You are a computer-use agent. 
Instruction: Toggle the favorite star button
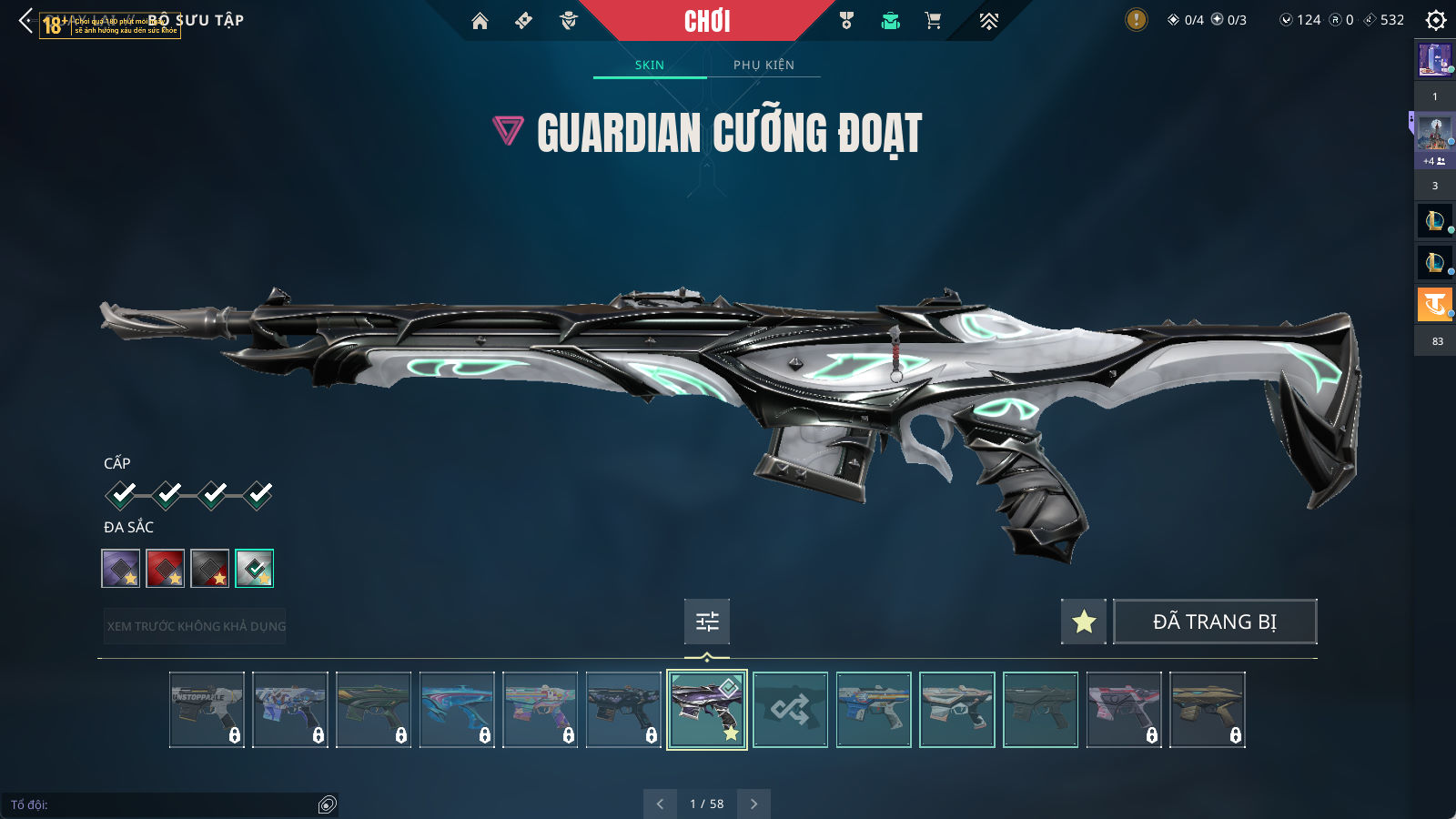[1084, 622]
